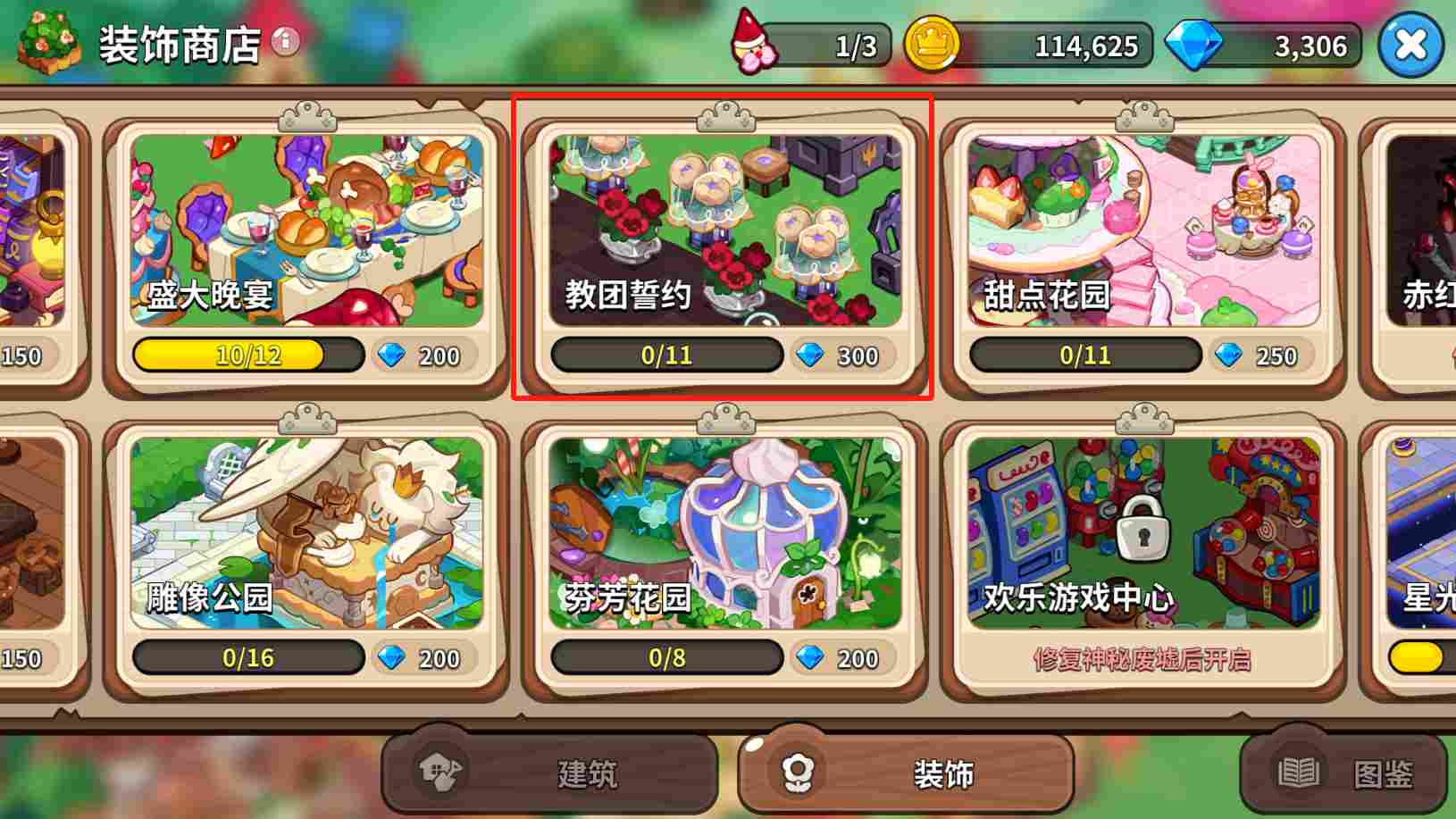
Task: Open the 装饰商店 info icon
Action: tap(284, 42)
